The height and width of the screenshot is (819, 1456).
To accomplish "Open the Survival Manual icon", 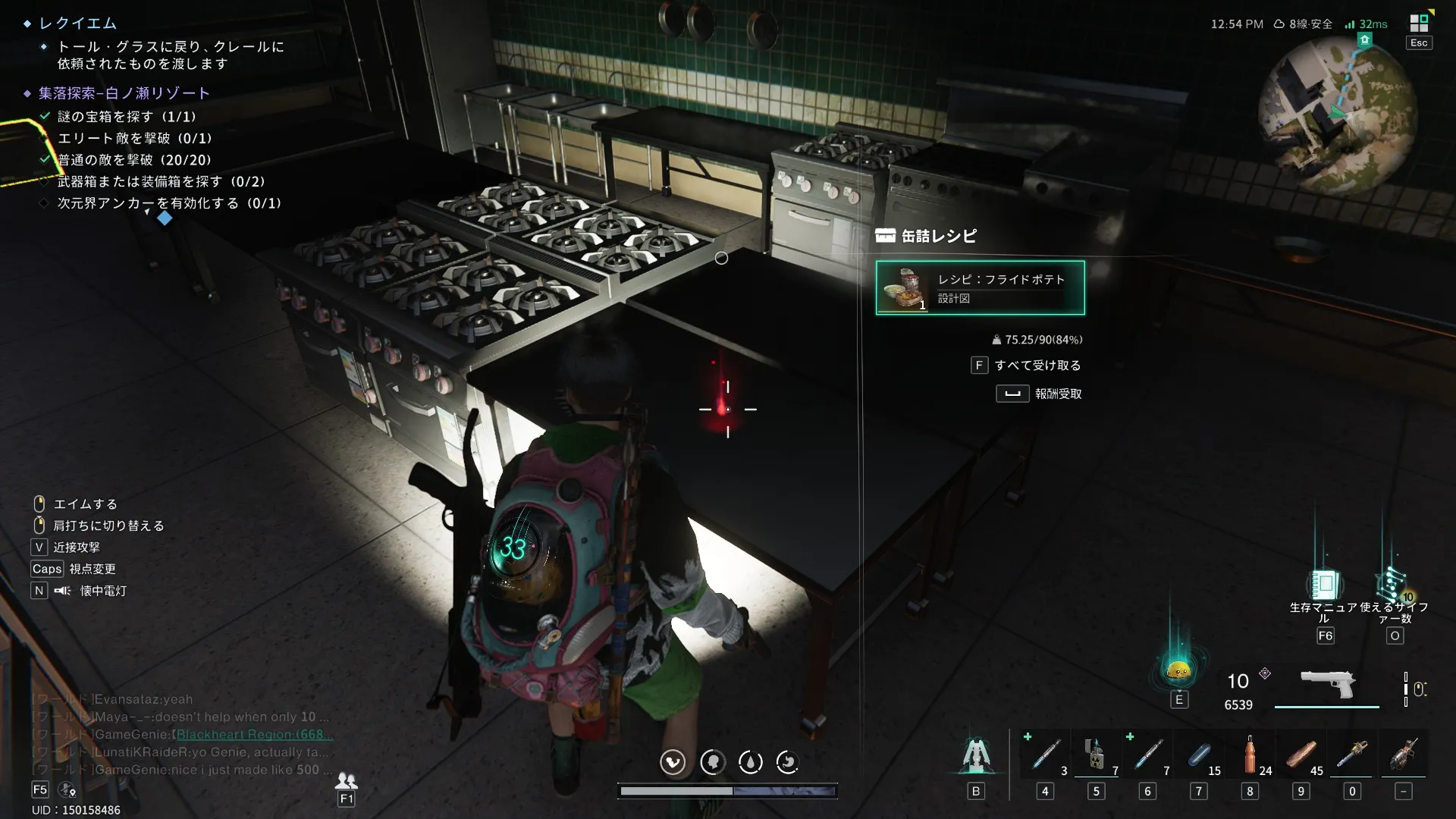I will pyautogui.click(x=1324, y=585).
